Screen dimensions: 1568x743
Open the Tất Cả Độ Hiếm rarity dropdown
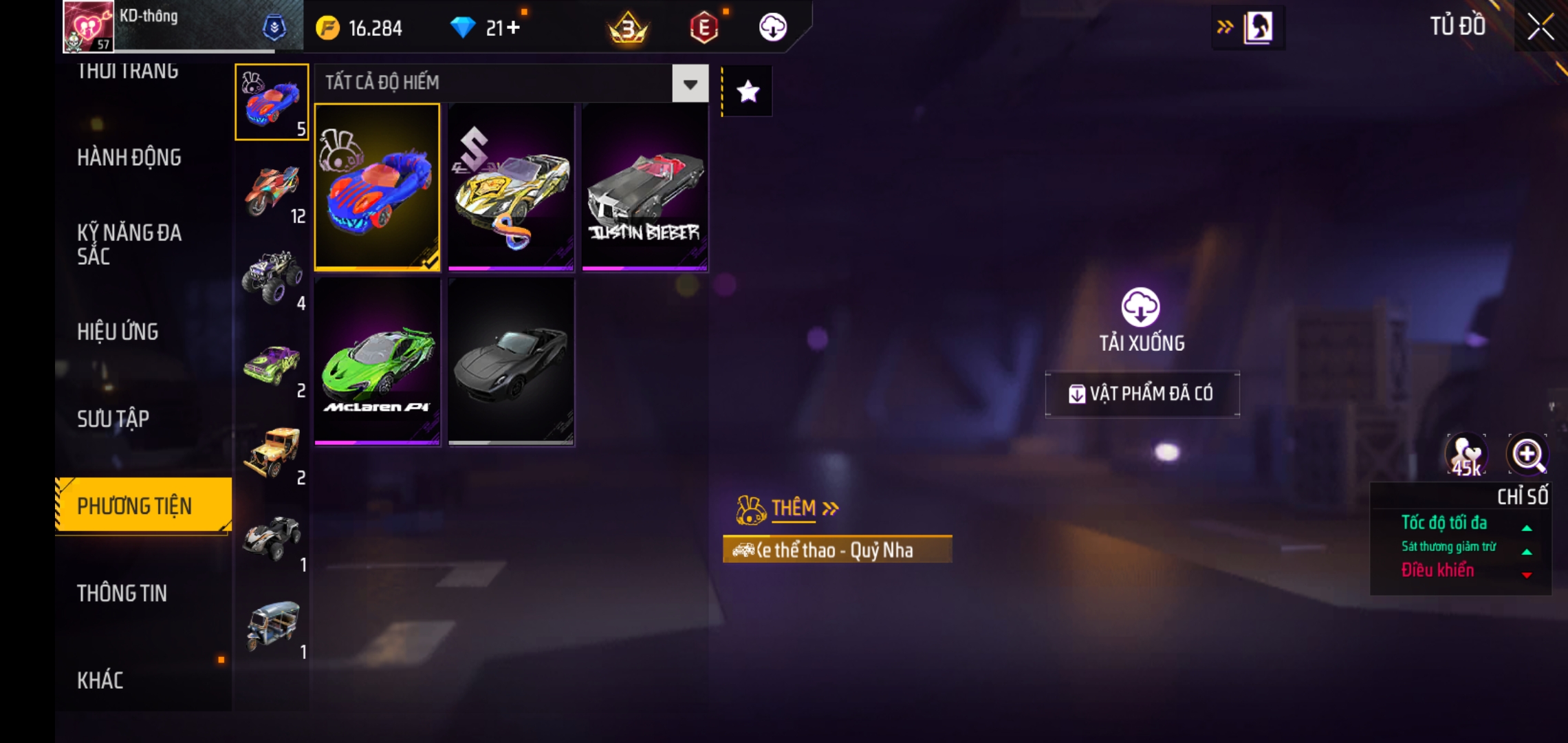(690, 84)
